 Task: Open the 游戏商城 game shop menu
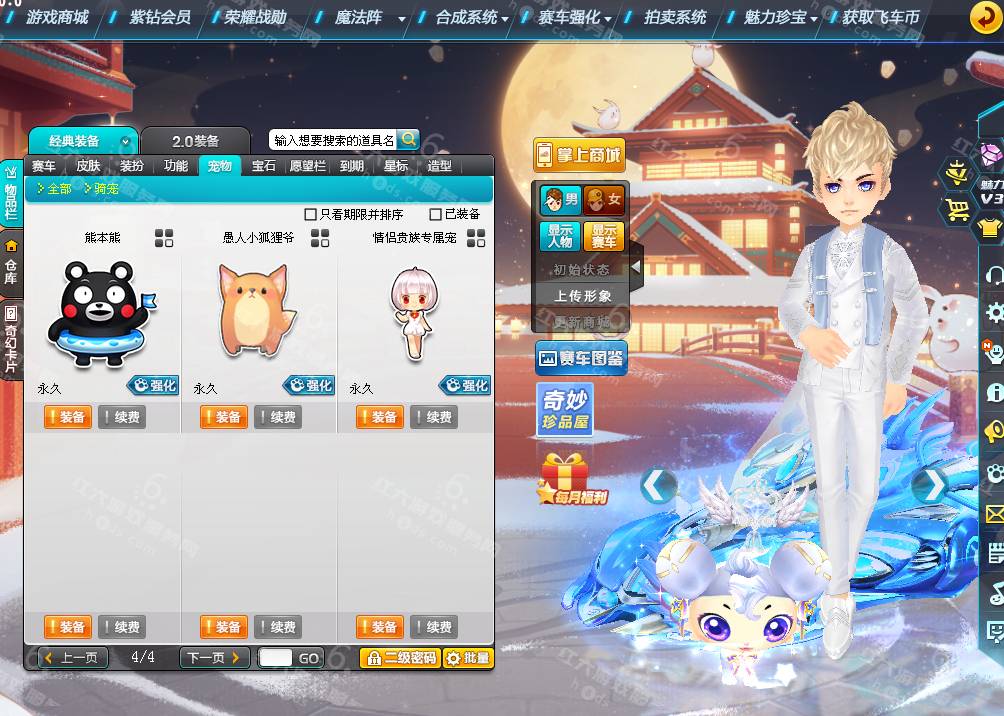tap(57, 17)
